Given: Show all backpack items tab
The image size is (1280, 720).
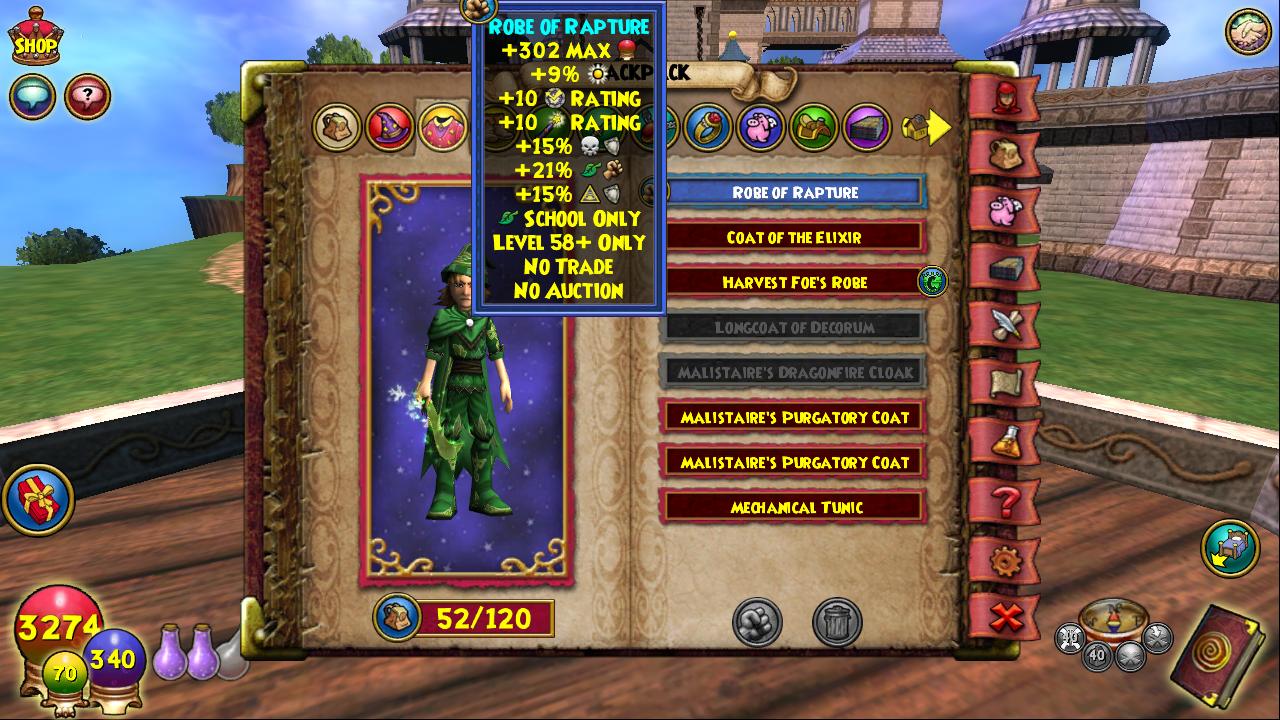Looking at the screenshot, I should pyautogui.click(x=337, y=127).
